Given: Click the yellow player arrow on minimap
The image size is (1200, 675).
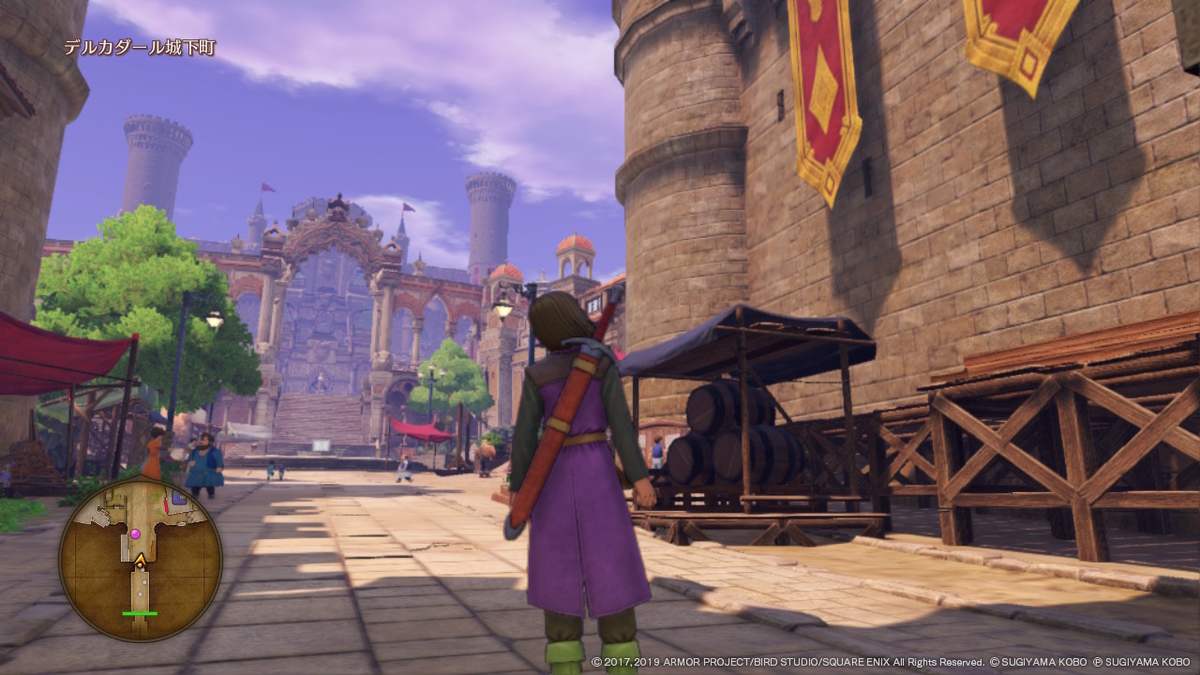Looking at the screenshot, I should click(x=140, y=560).
